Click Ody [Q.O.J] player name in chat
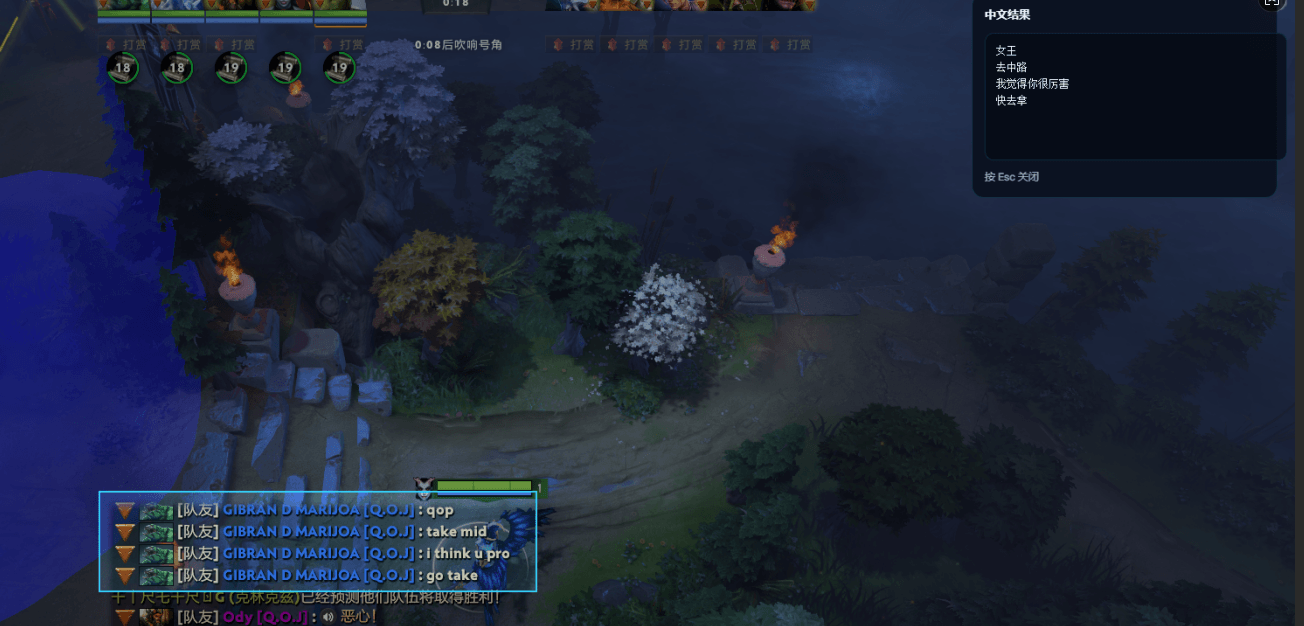 click(265, 617)
